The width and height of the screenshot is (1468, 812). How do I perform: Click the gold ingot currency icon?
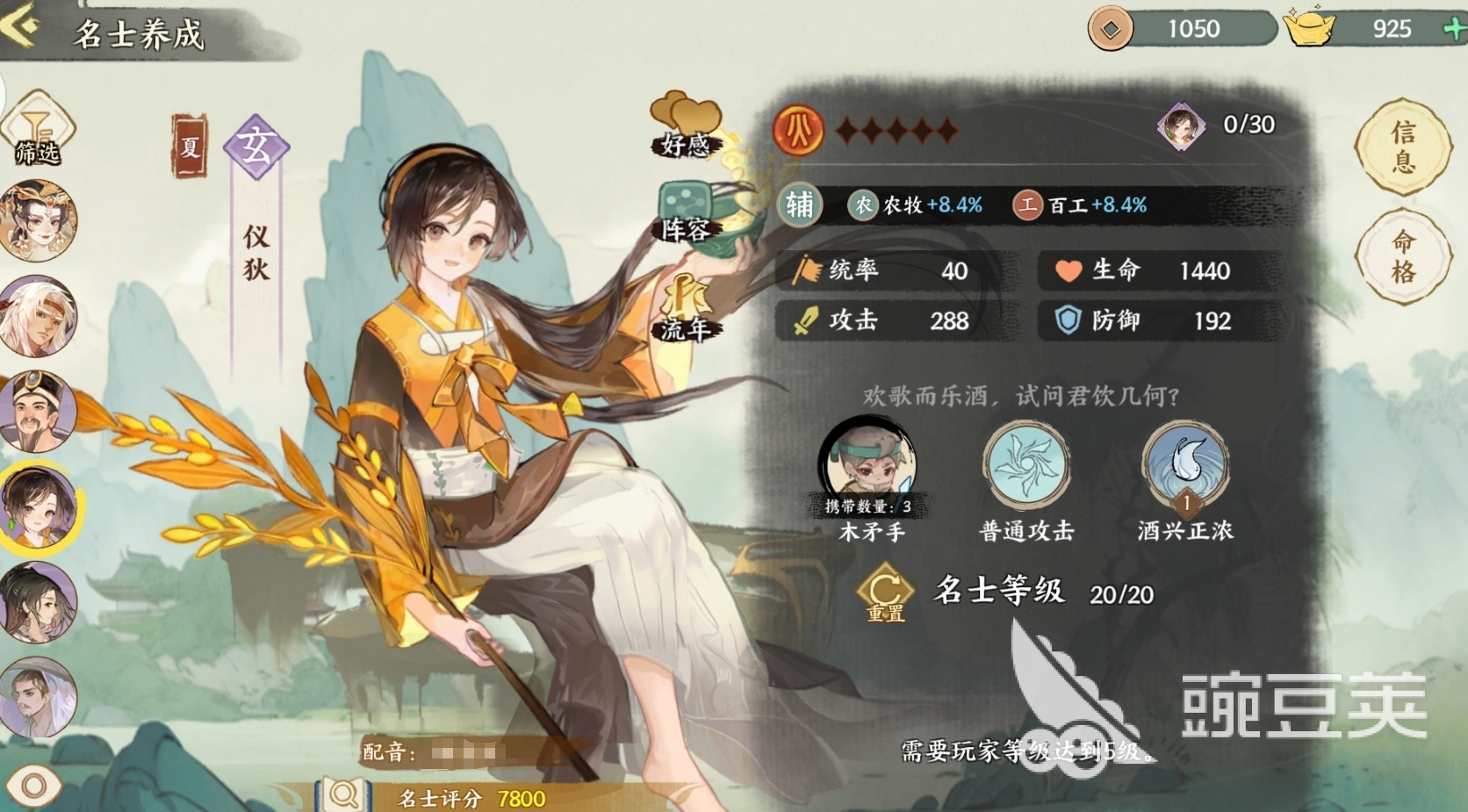pos(1310,28)
